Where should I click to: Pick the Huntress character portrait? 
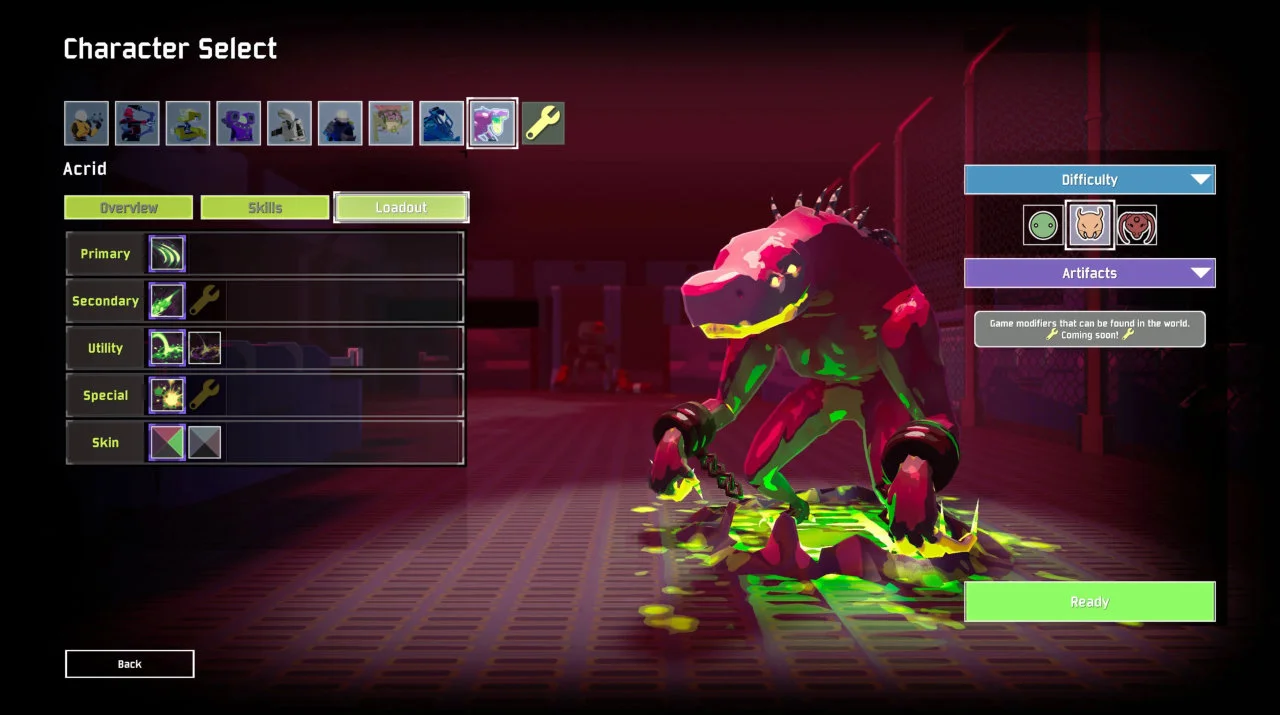tap(137, 123)
